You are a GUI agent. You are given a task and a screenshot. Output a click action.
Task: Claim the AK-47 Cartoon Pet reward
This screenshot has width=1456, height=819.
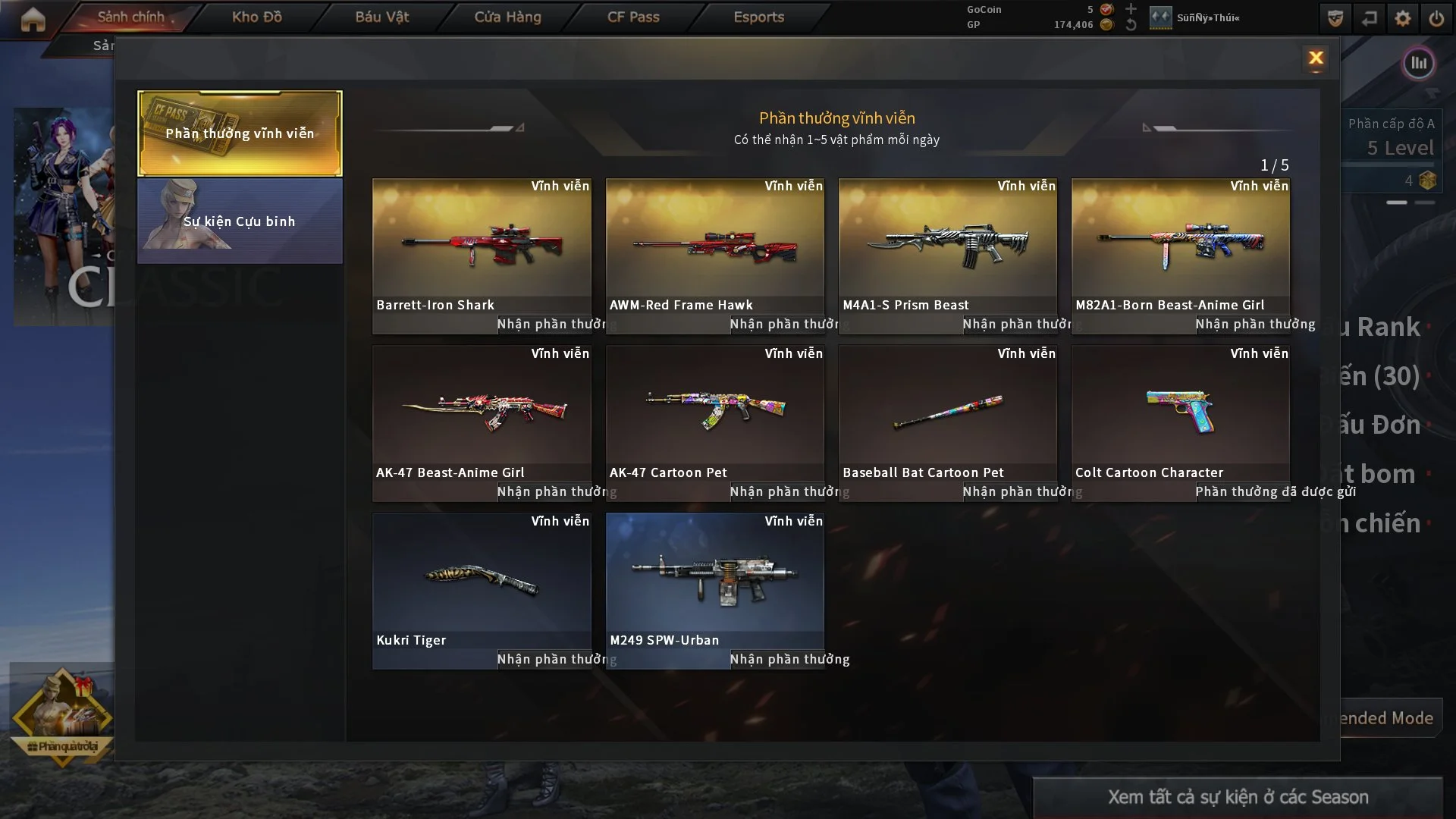pyautogui.click(x=784, y=492)
